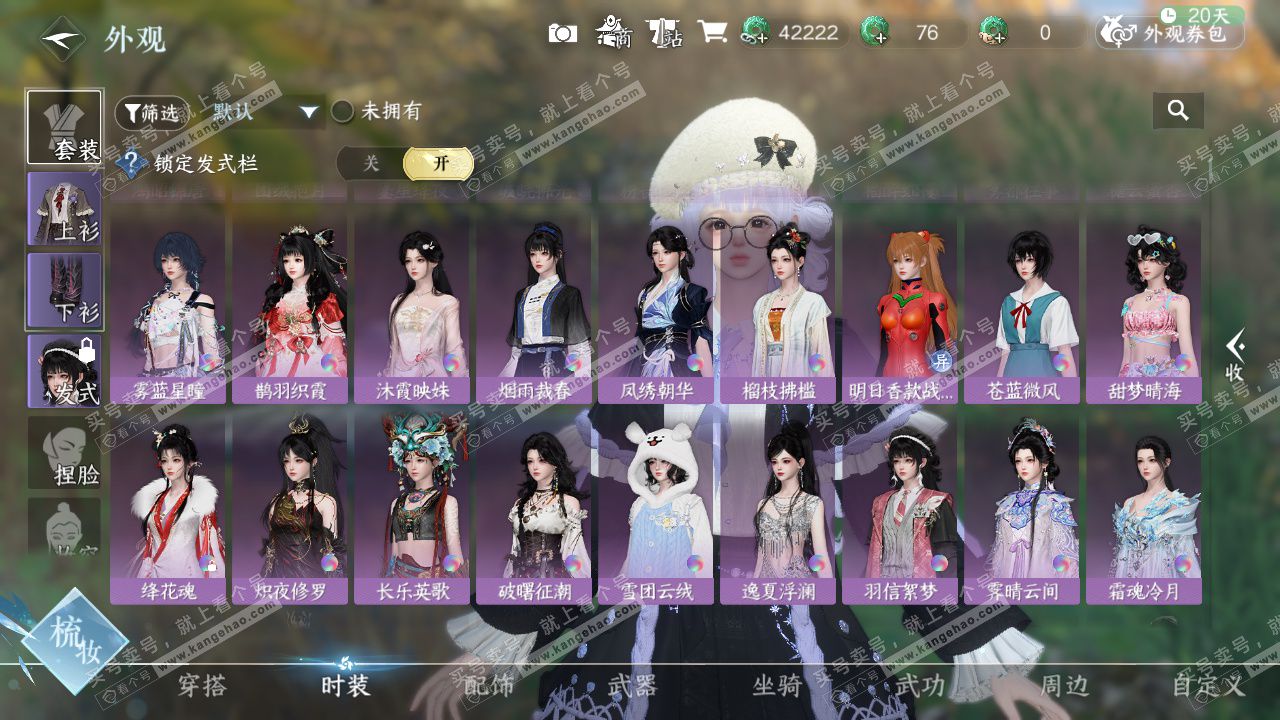Open the shopping cart icon
Image resolution: width=1280 pixels, height=720 pixels.
[x=712, y=33]
